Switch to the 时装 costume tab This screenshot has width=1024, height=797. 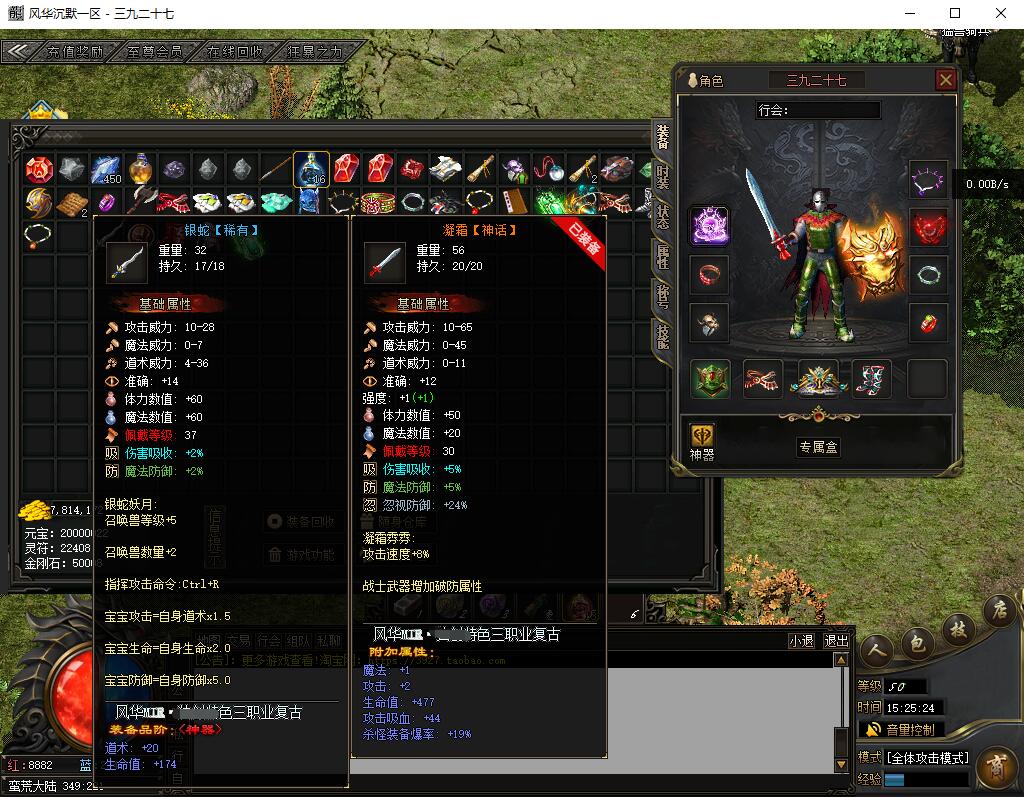click(x=663, y=178)
